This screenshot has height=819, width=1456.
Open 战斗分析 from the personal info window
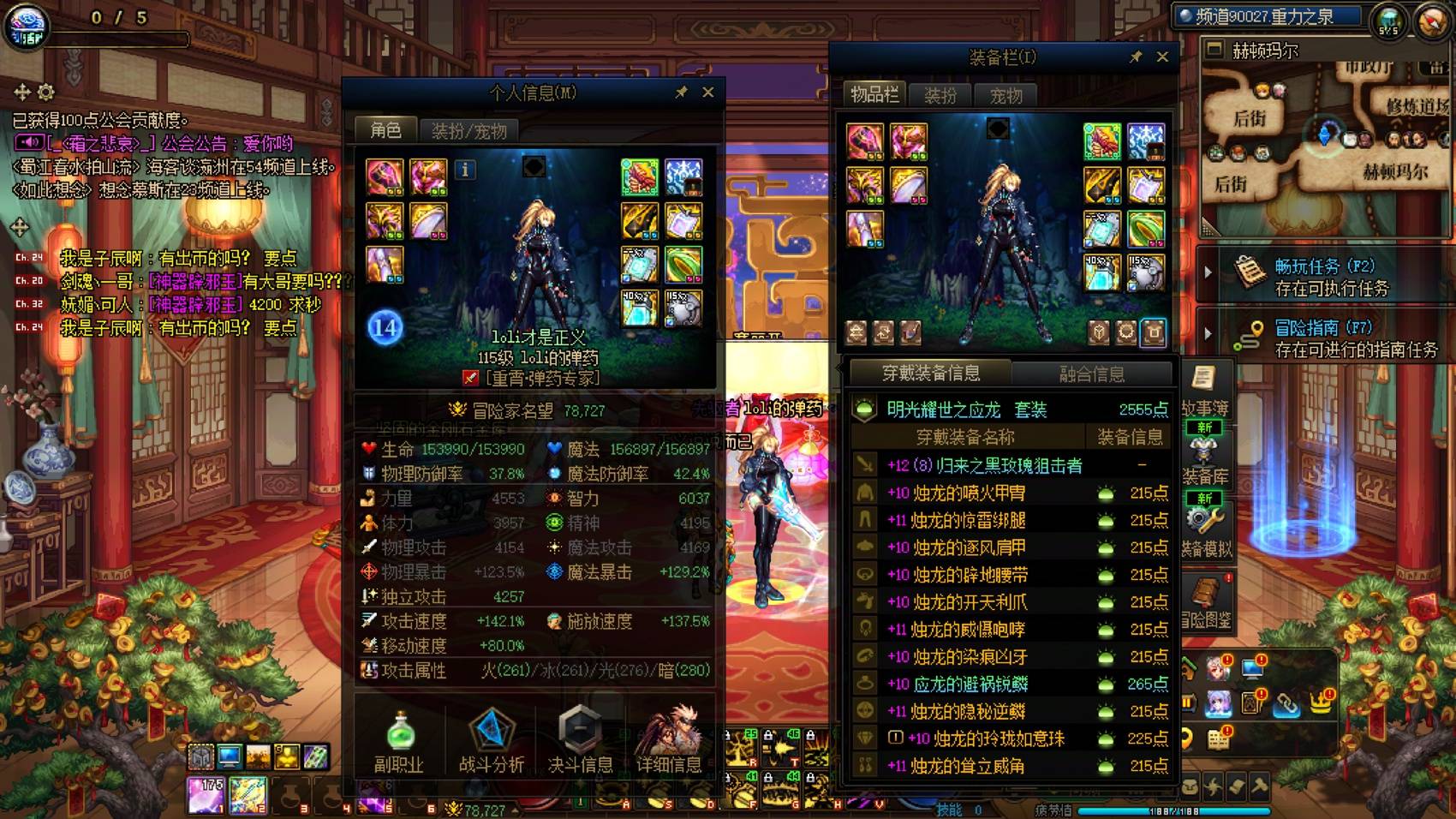pyautogui.click(x=490, y=741)
